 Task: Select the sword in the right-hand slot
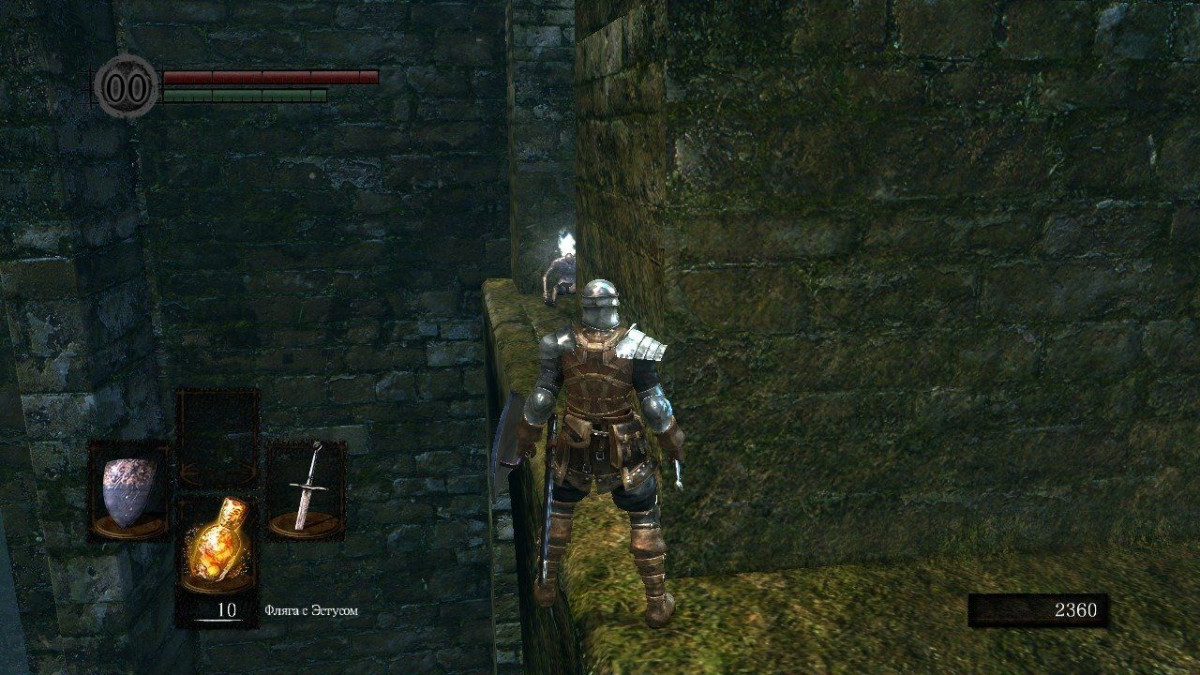[306, 489]
